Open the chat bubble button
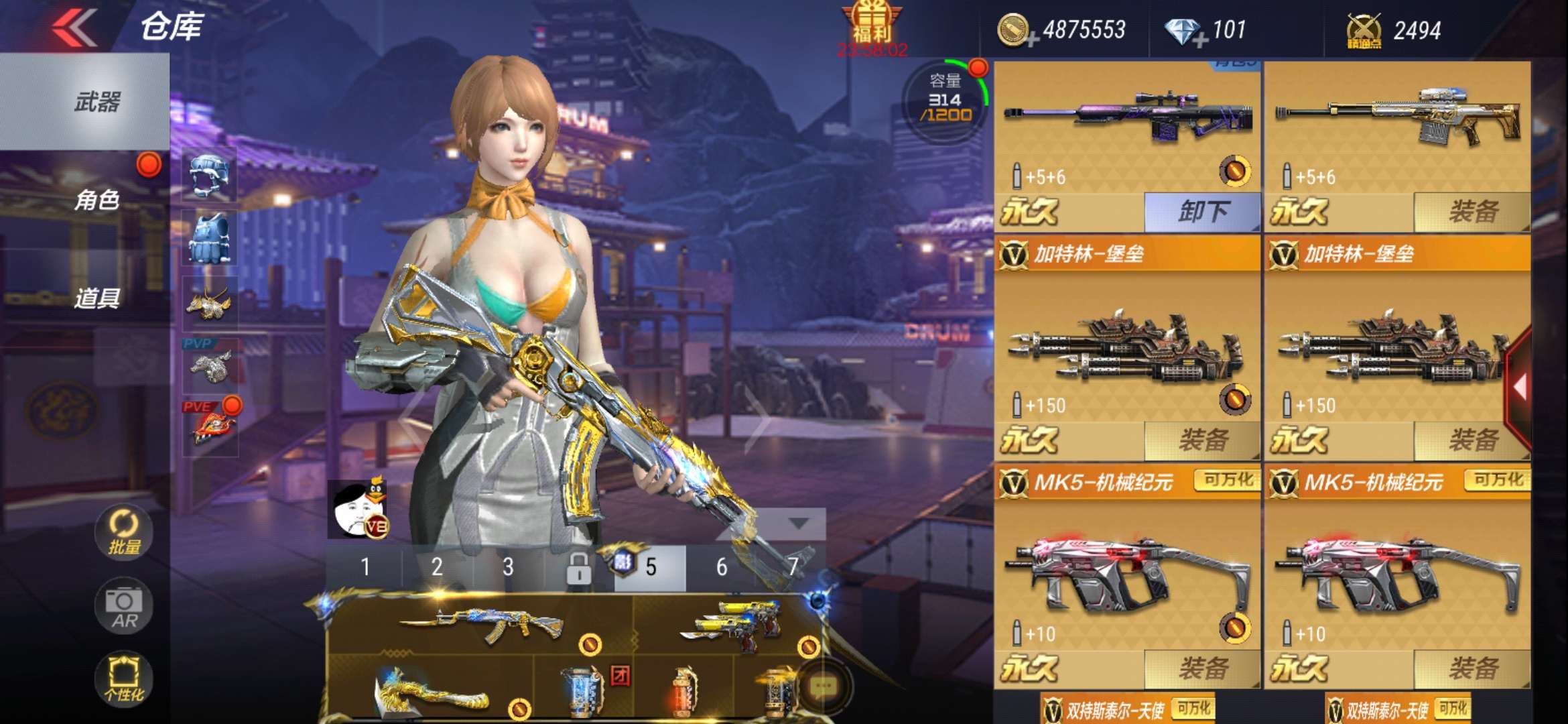This screenshot has width=1568, height=724. pos(823,686)
